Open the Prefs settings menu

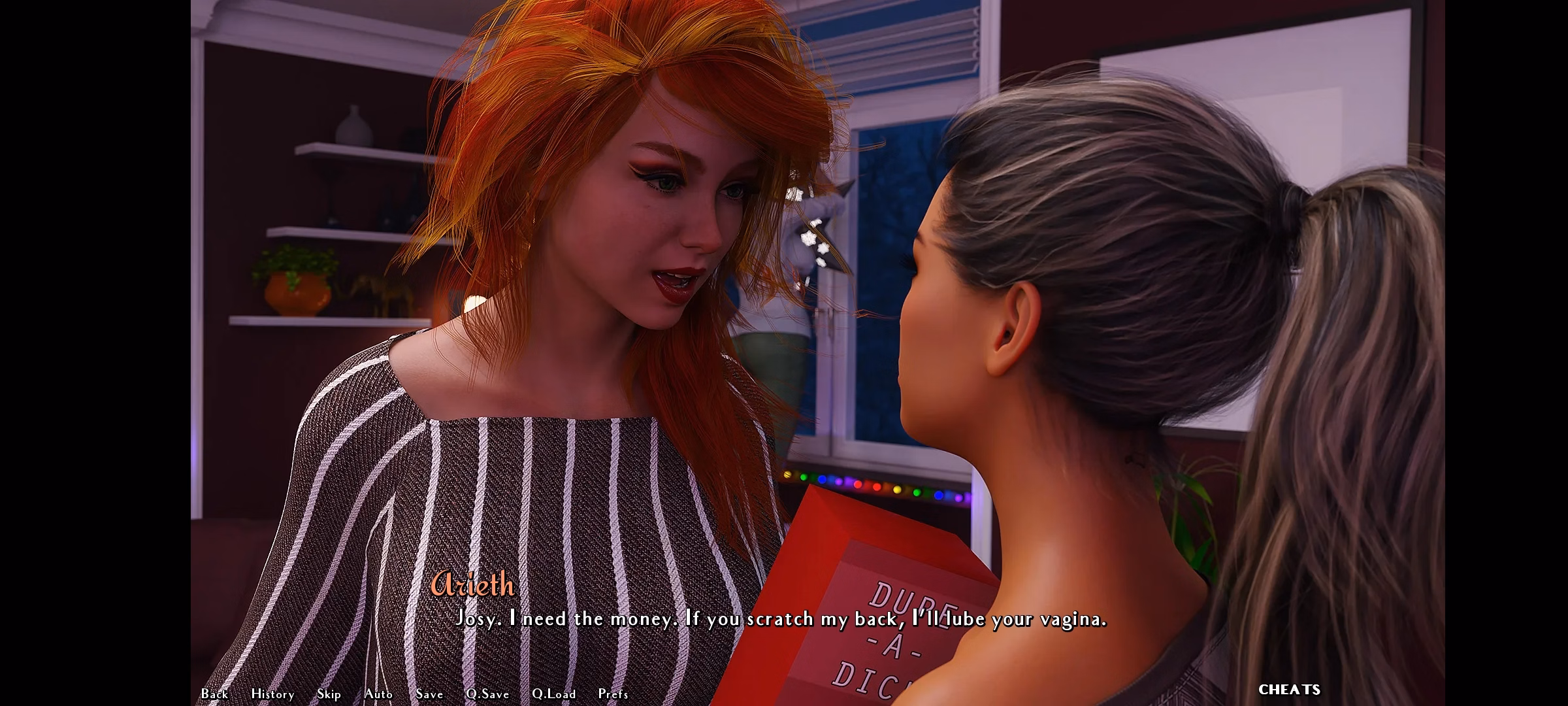tap(613, 694)
